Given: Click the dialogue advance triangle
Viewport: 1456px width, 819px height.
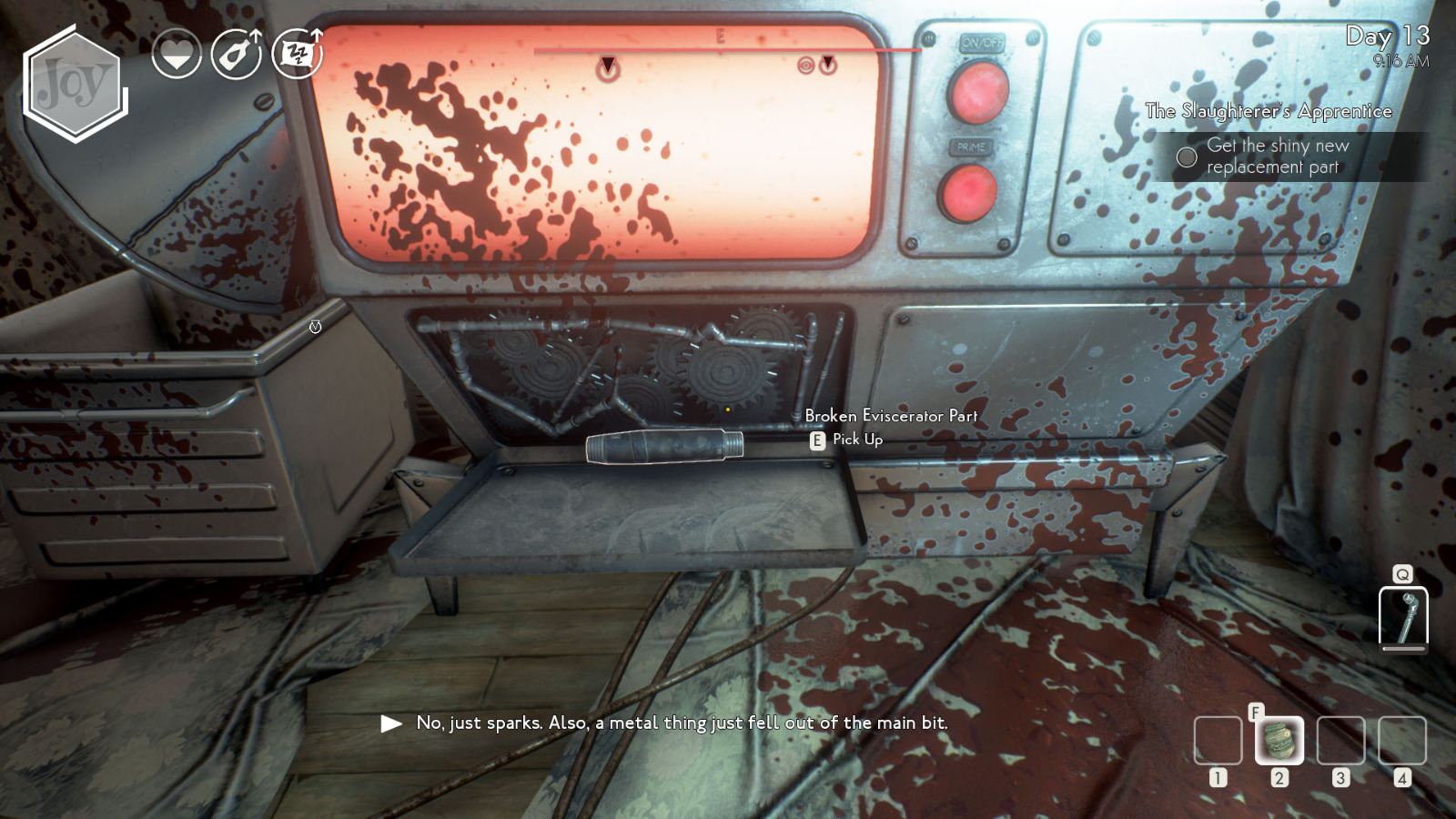Looking at the screenshot, I should click(391, 724).
